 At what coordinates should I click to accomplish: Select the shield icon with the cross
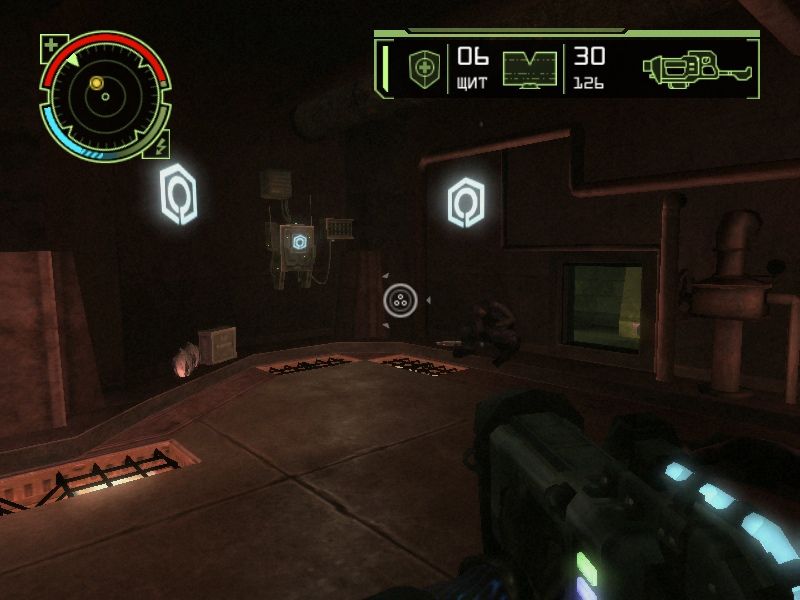423,69
